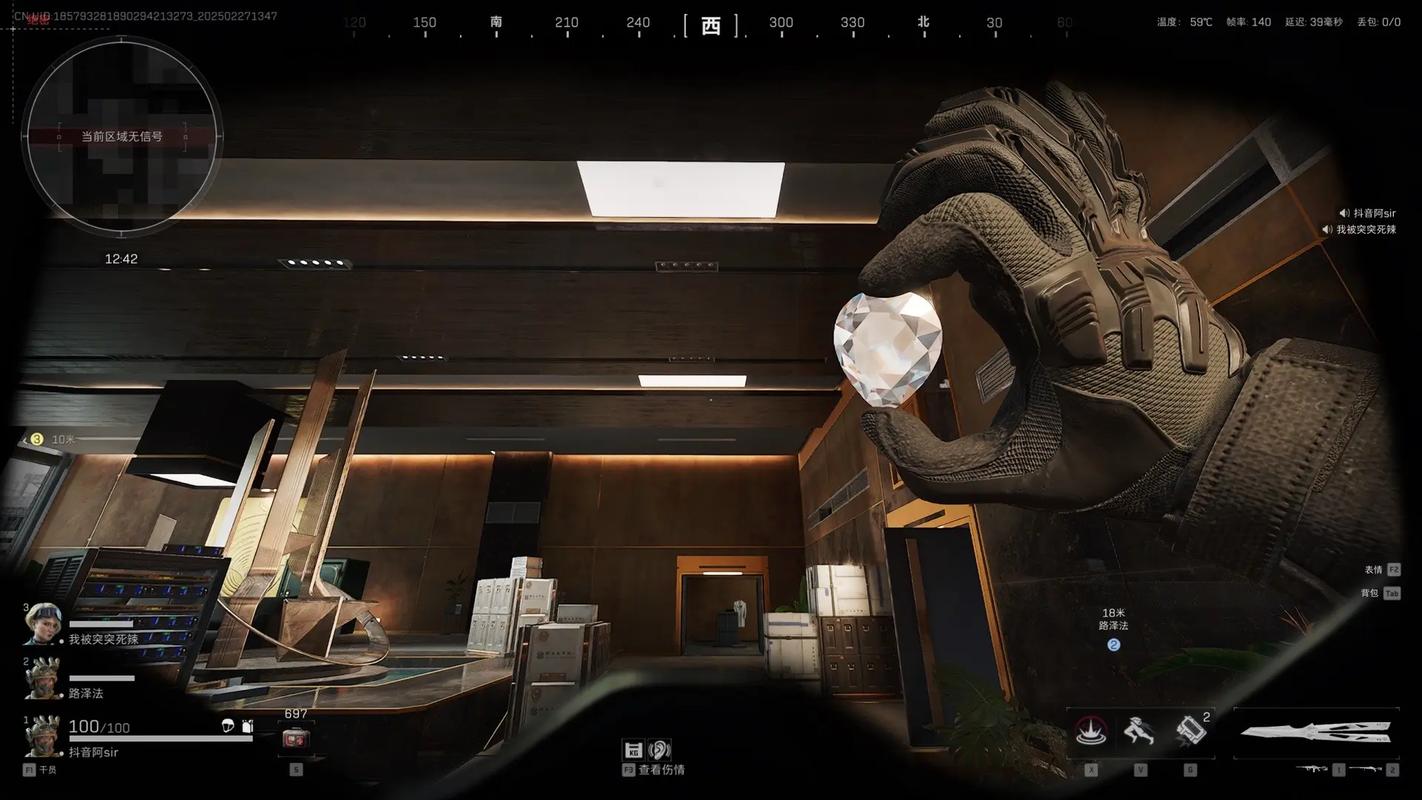Click the circular minimap
The image size is (1422, 800).
[121, 137]
